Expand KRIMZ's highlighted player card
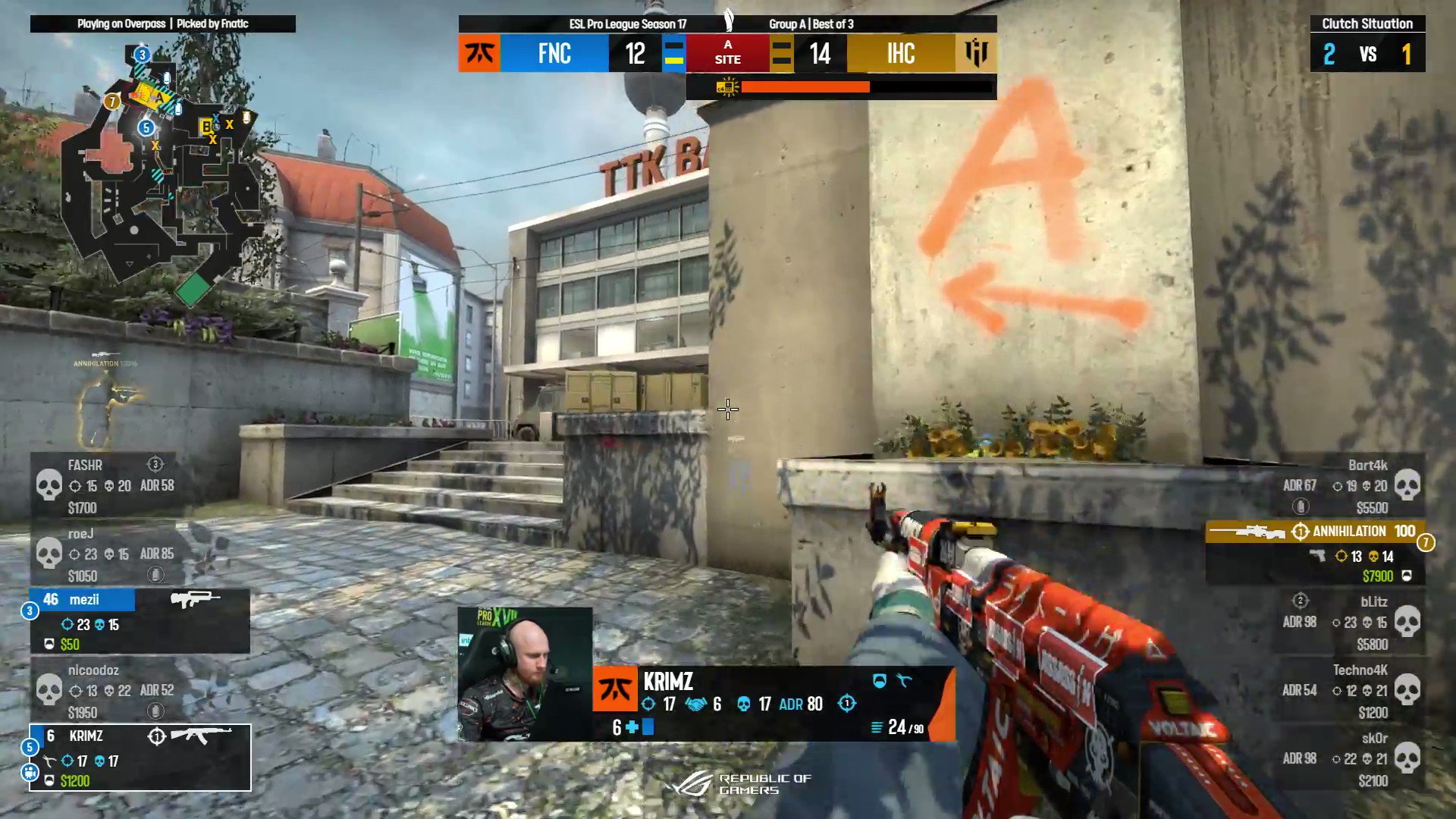The height and width of the screenshot is (819, 1456). coord(140,758)
